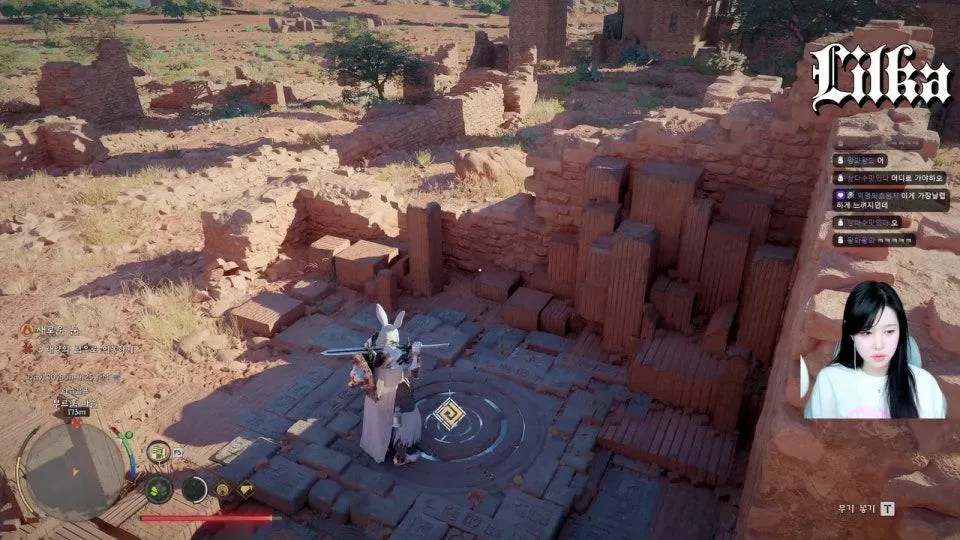The image size is (960, 540).
Task: Click the round cooldown ring icon
Action: click(x=194, y=489)
